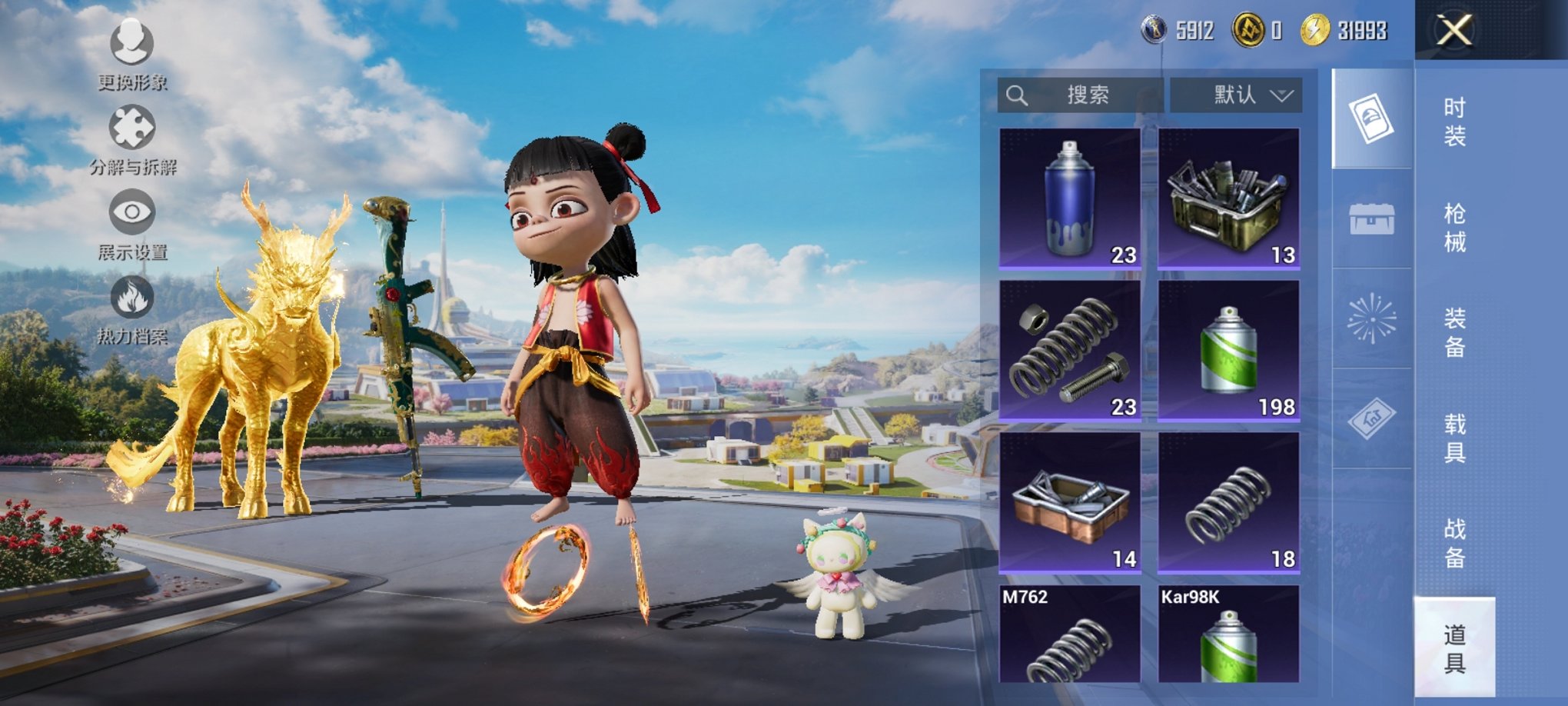This screenshot has width=1568, height=706.
Task: Open the 热力档案 flame archive
Action: [x=132, y=309]
